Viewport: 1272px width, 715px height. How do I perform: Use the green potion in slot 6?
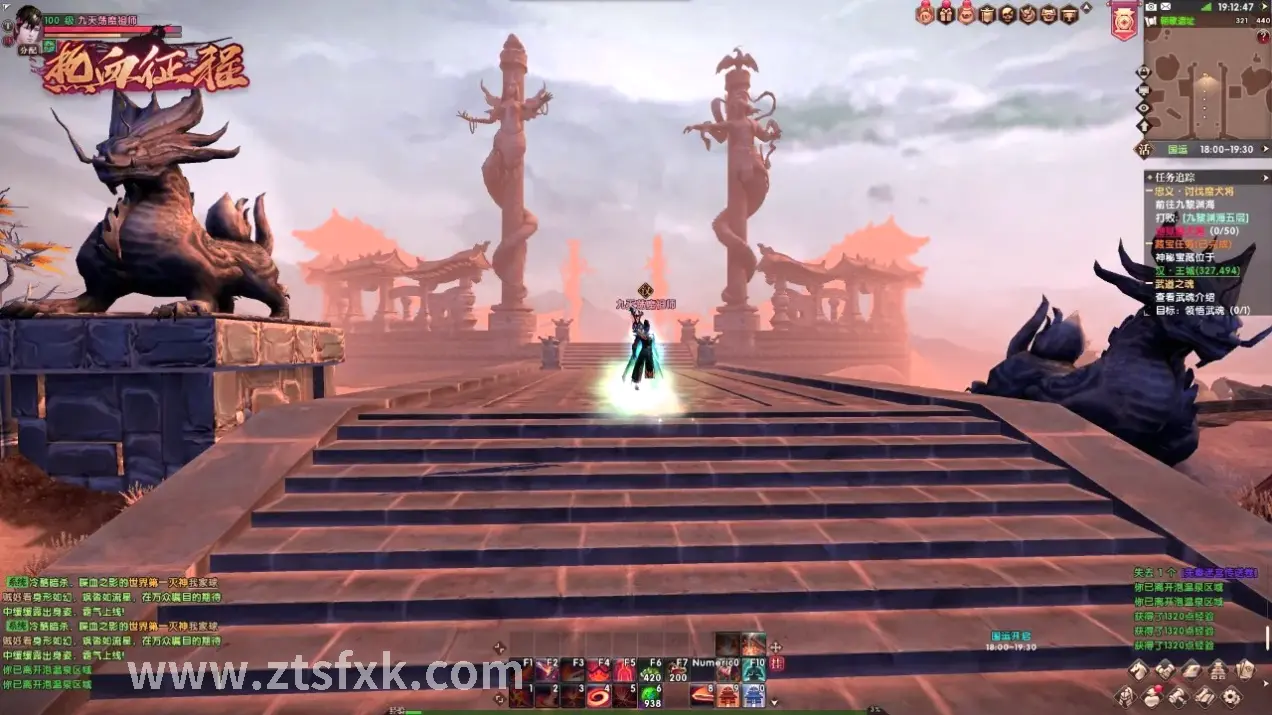click(x=651, y=695)
